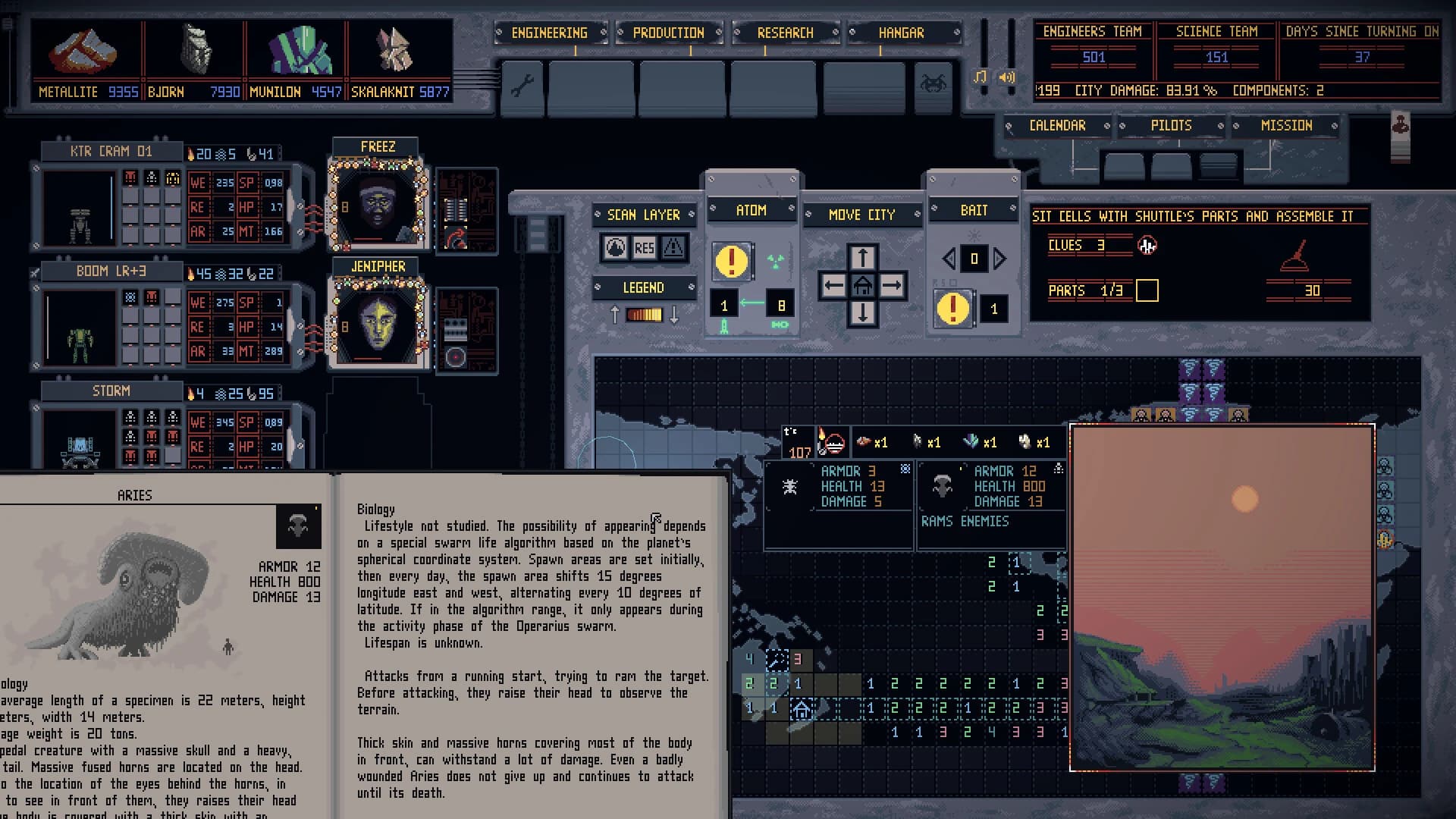Image resolution: width=1456 pixels, height=819 pixels.
Task: Toggle the Legend panel display
Action: point(644,288)
